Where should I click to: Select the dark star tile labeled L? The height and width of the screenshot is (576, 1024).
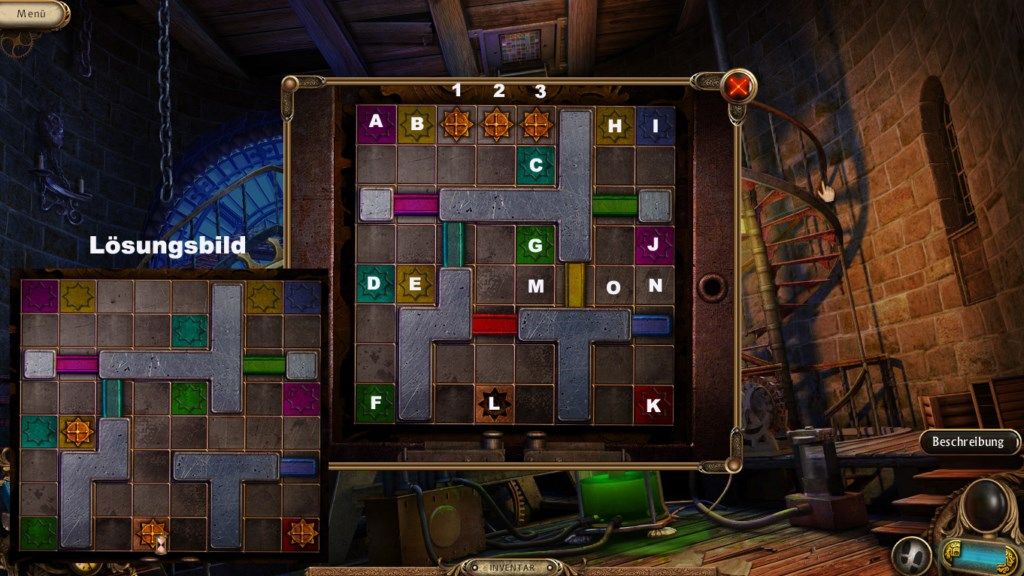(x=495, y=404)
